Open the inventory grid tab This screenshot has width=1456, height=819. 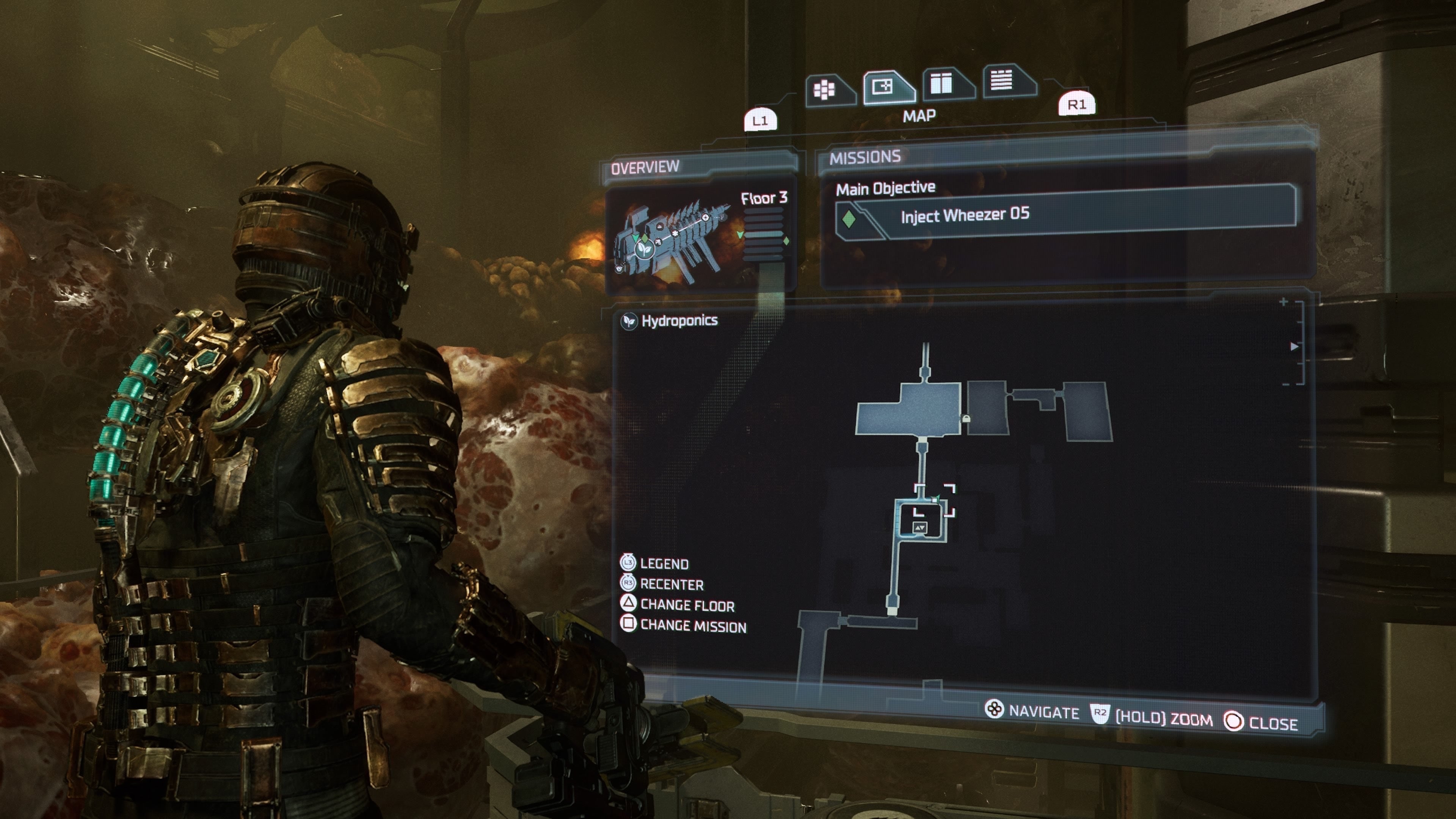pyautogui.click(x=825, y=89)
